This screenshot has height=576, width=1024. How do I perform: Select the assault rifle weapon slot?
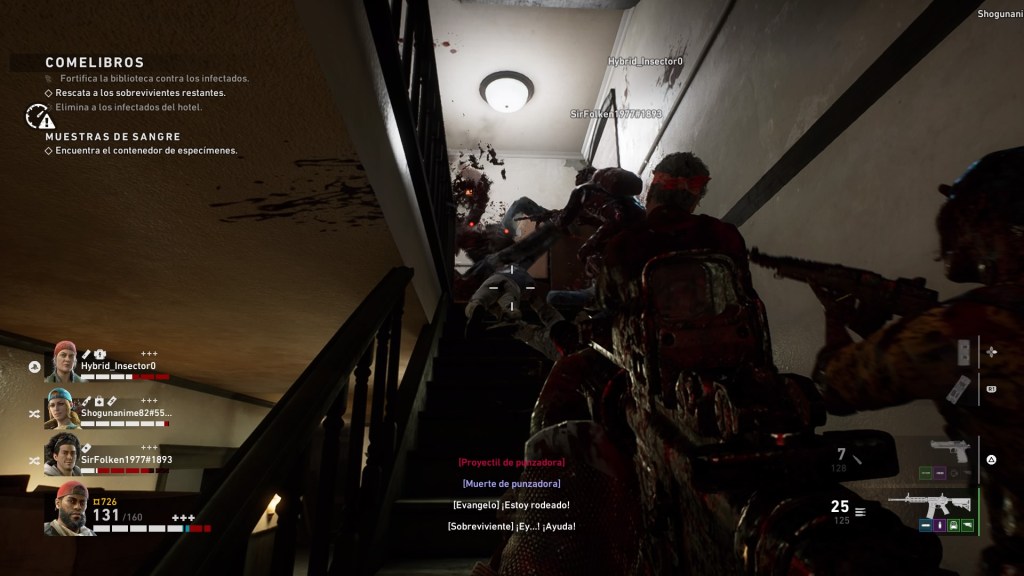coord(930,502)
